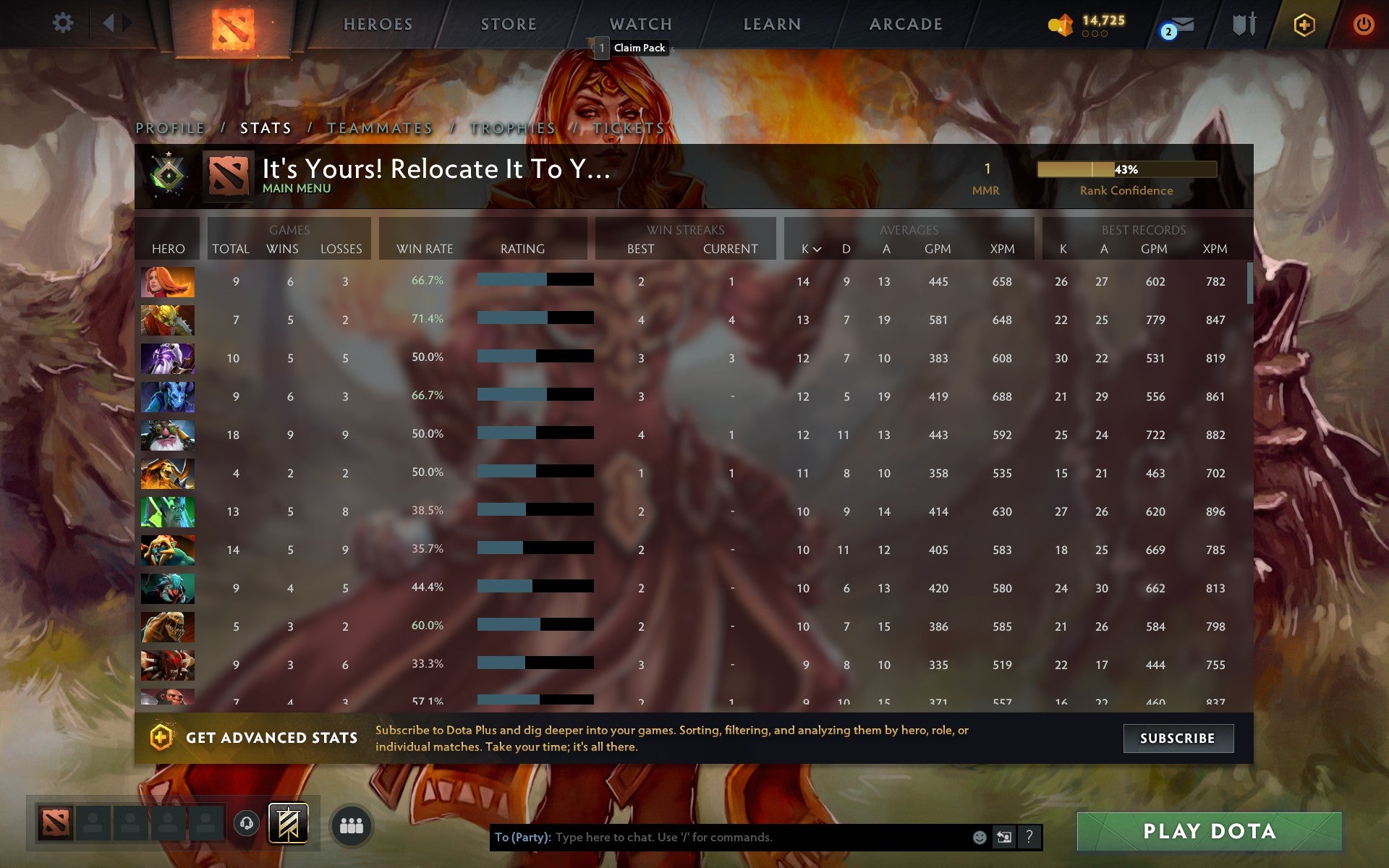The height and width of the screenshot is (868, 1389).
Task: Expand the back navigation arrows top left
Action: click(109, 22)
